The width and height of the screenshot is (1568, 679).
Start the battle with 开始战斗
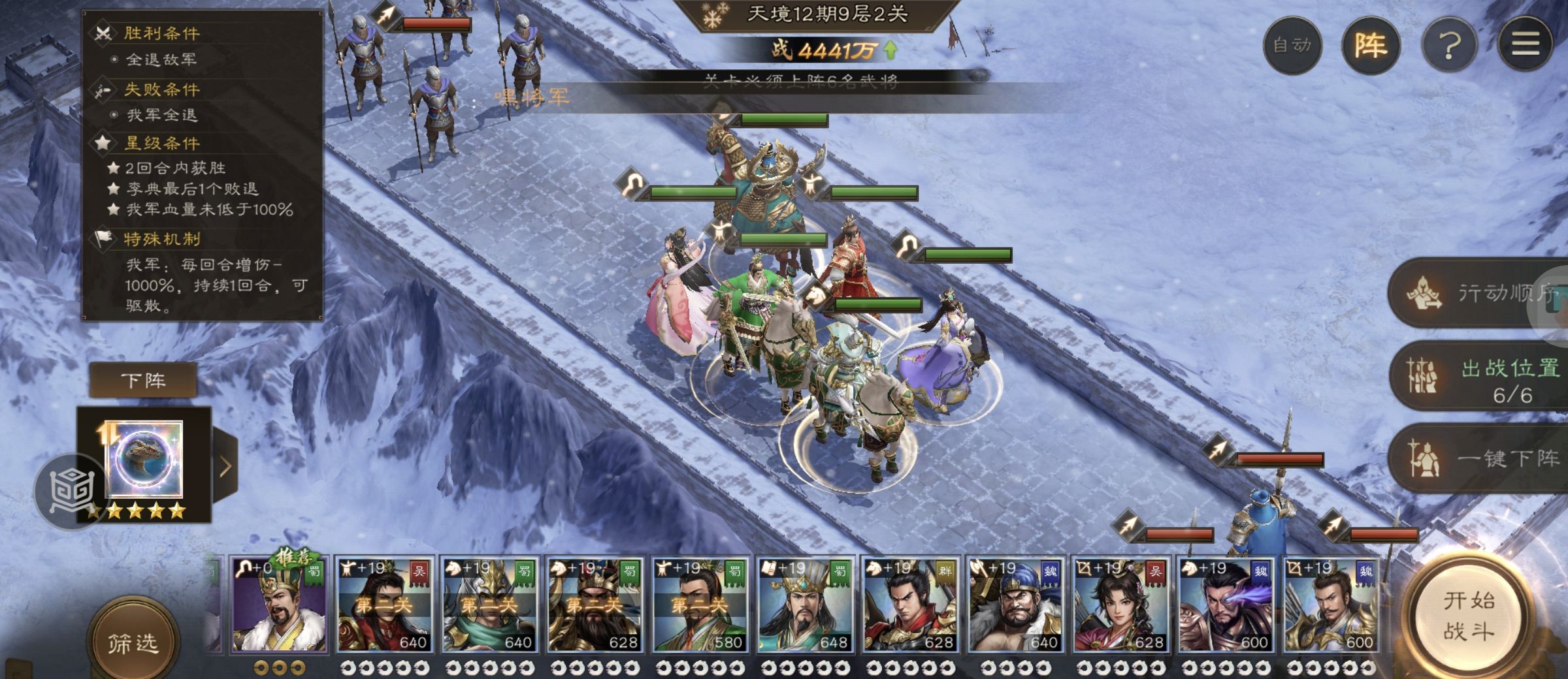(1469, 616)
